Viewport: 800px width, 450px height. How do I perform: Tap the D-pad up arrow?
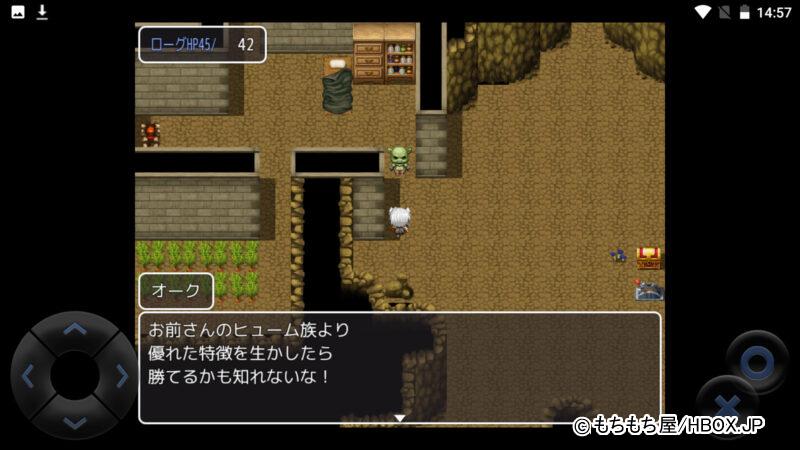pos(74,328)
